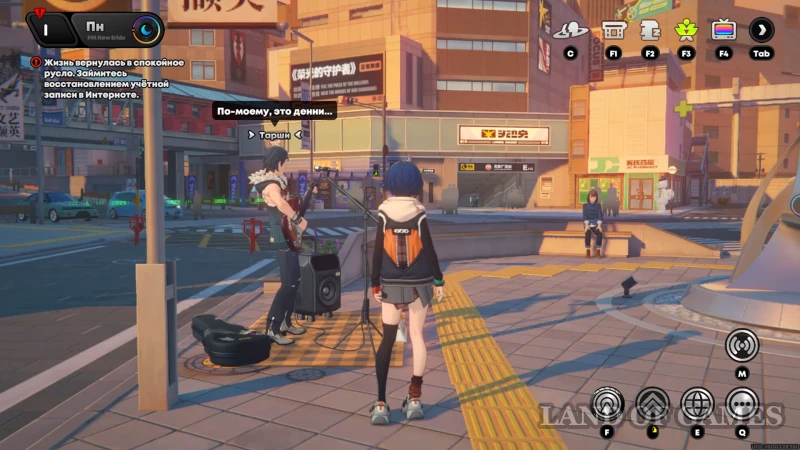Image resolution: width=800 pixels, height=450 pixels.
Task: Open the three-dots more options button
Action: (742, 405)
